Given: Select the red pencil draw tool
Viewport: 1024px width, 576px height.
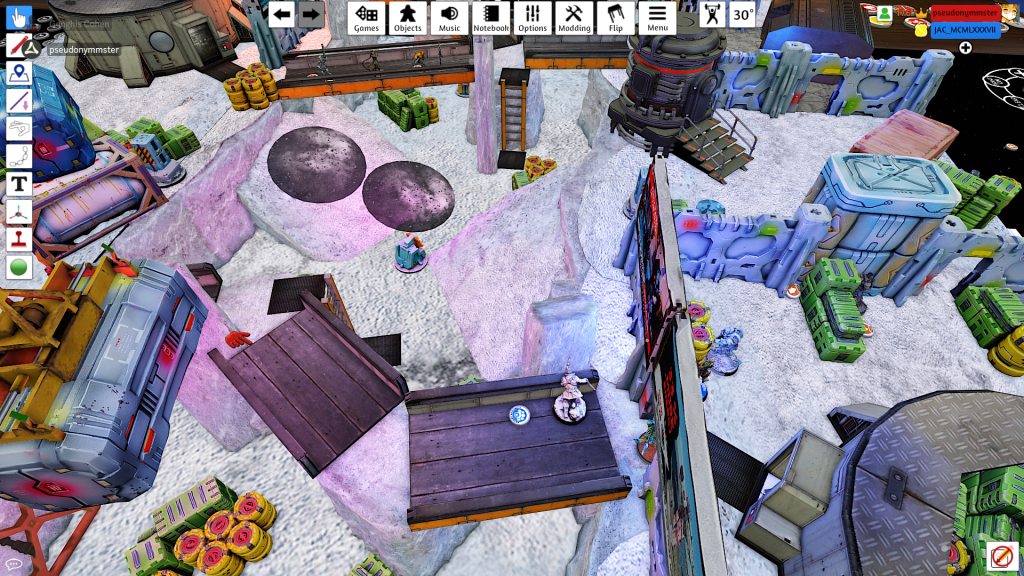Looking at the screenshot, I should pos(18,46).
